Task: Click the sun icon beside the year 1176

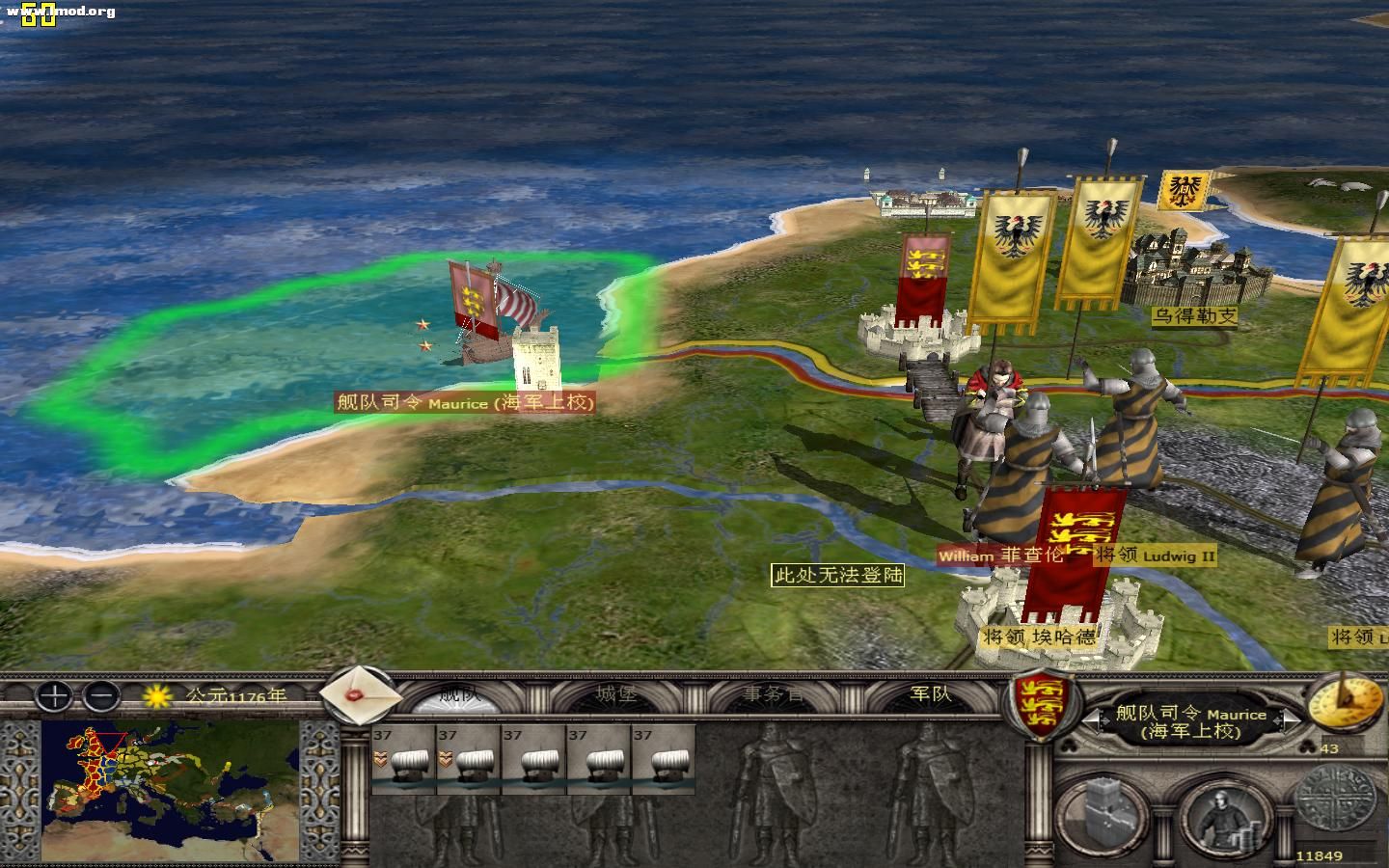Action: click(154, 695)
